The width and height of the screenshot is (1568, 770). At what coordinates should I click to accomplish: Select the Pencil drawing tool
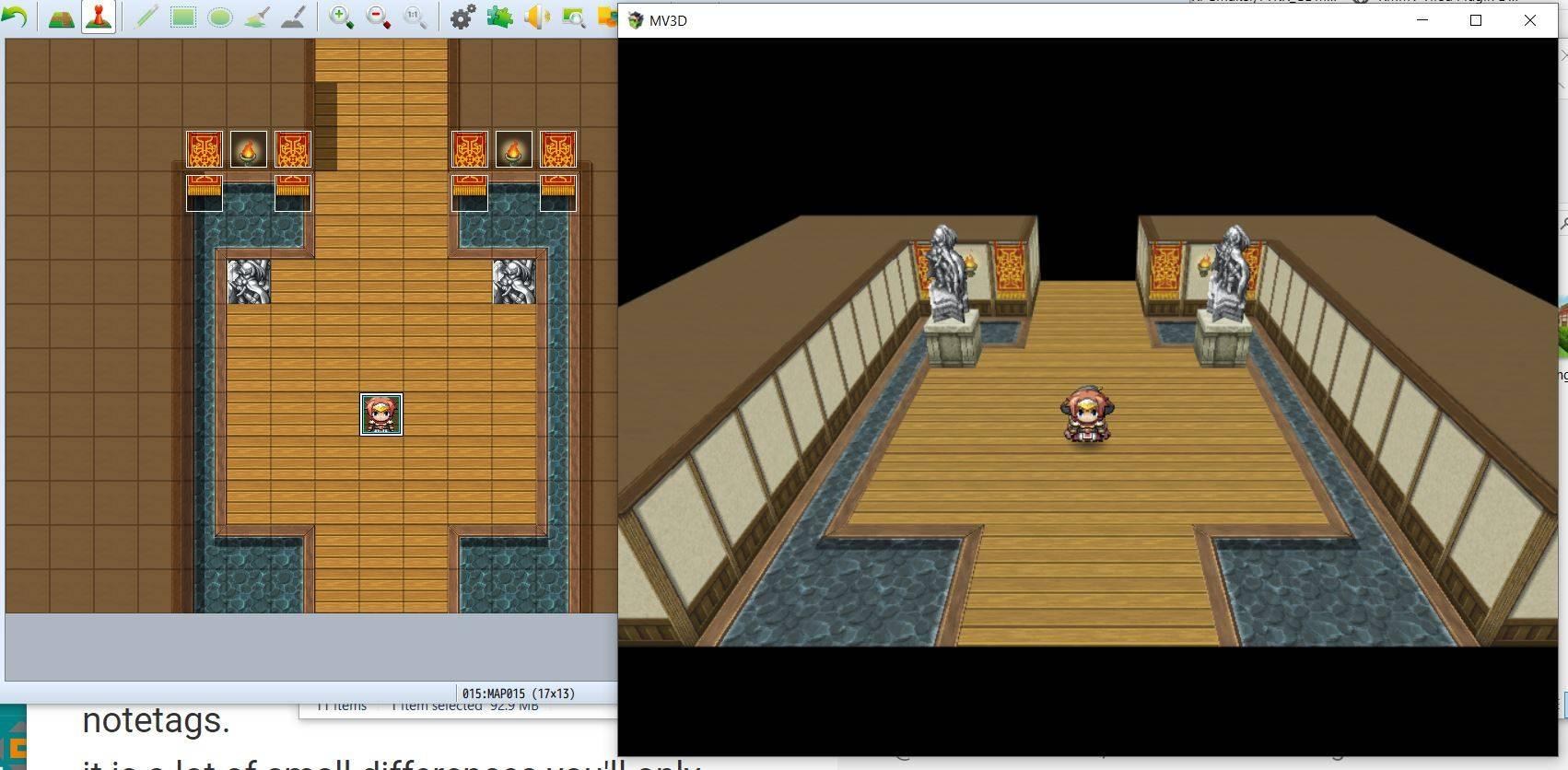click(144, 17)
